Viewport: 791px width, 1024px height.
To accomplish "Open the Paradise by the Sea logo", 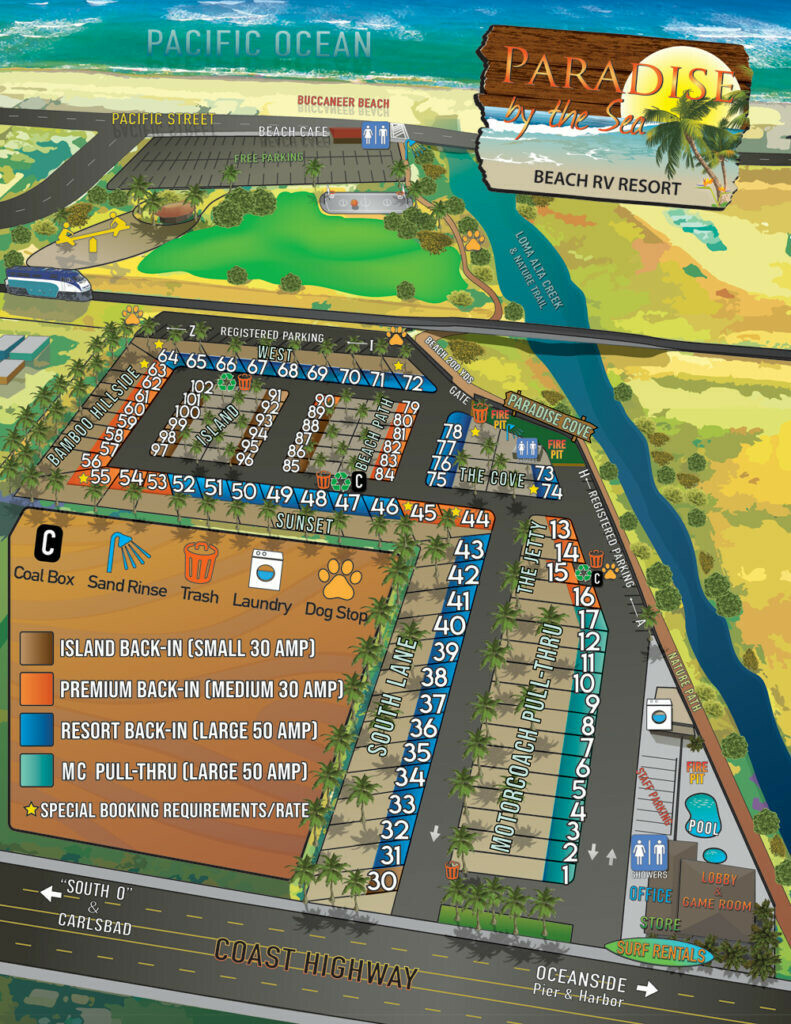I will pos(612,110).
